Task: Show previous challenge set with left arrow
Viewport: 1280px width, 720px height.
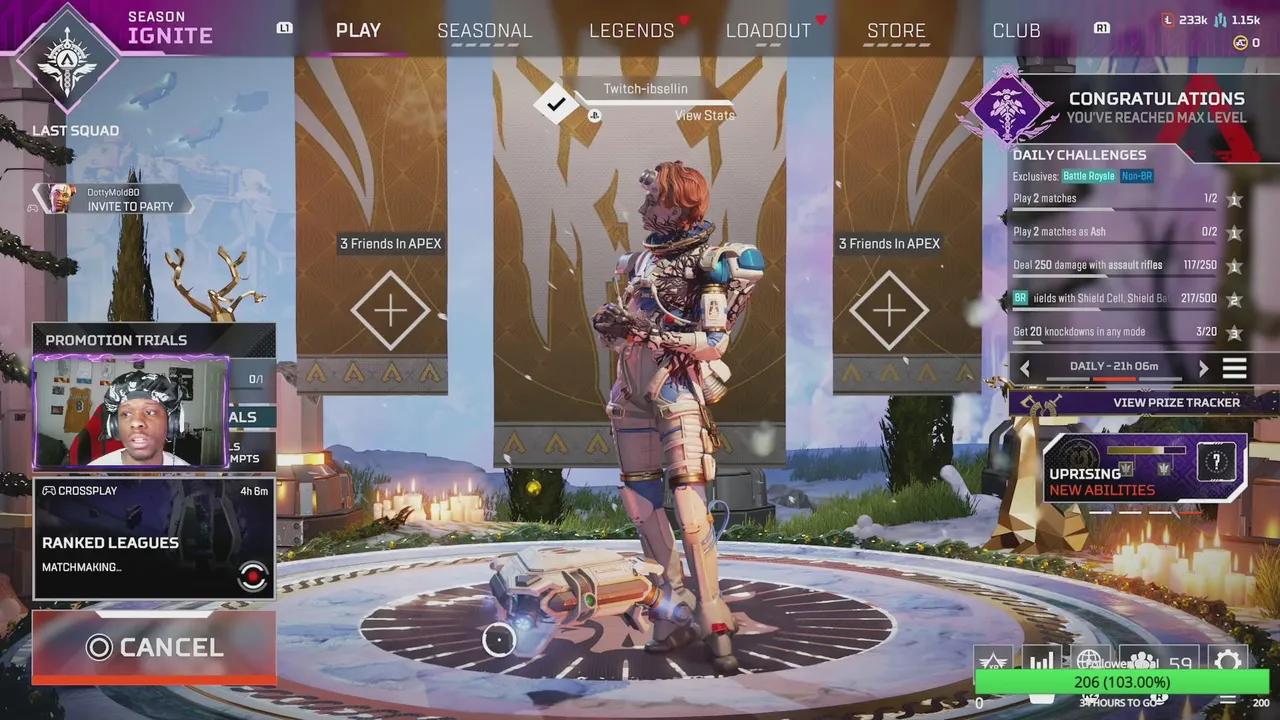Action: coord(1025,368)
